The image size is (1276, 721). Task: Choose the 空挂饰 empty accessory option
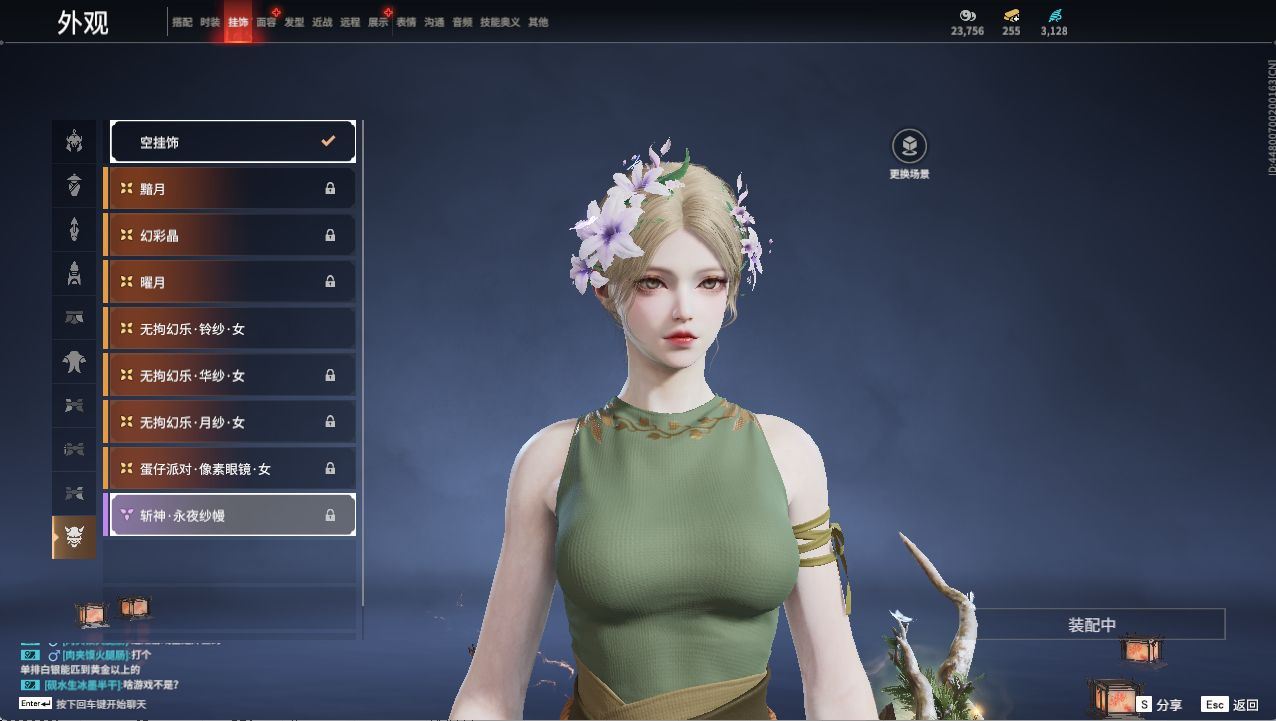pyautogui.click(x=233, y=142)
